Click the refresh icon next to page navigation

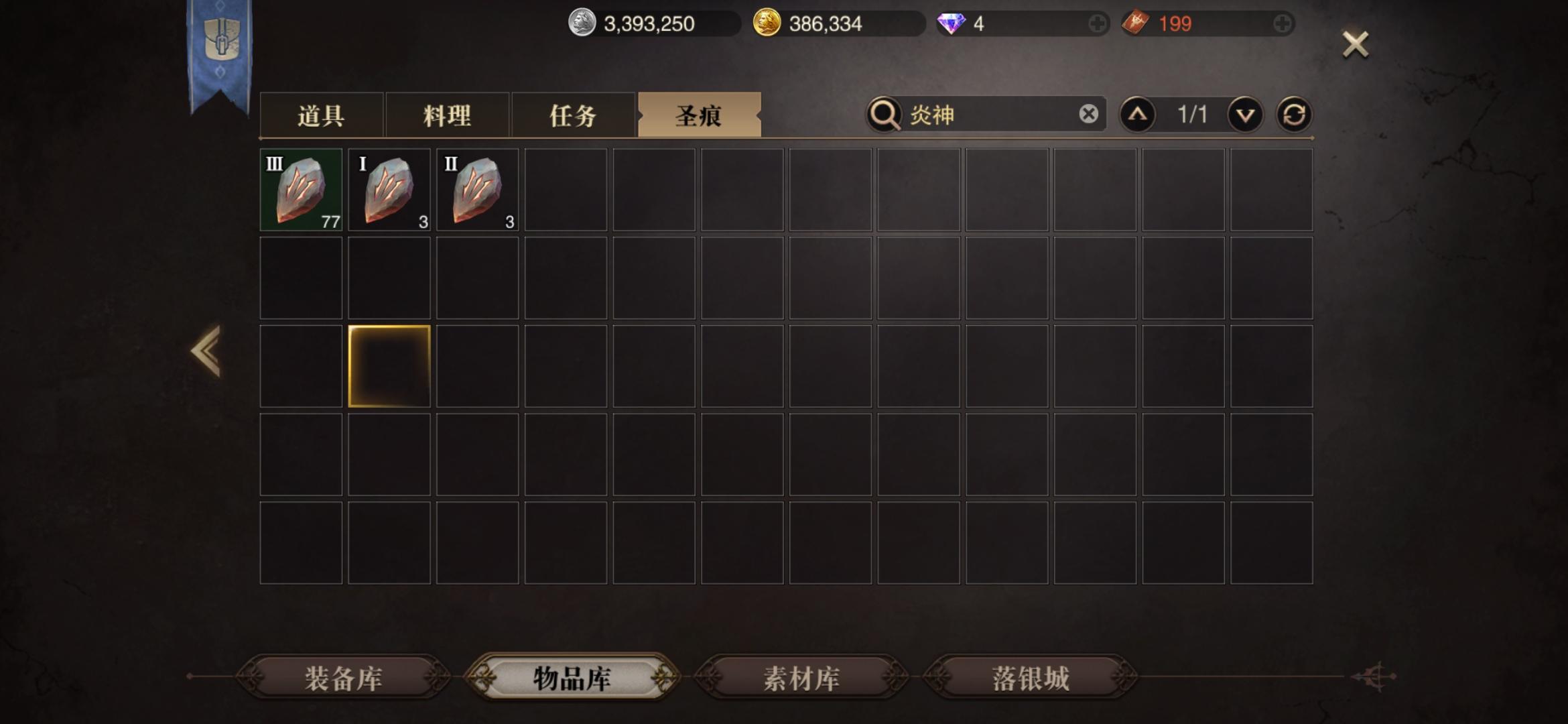coord(1296,114)
